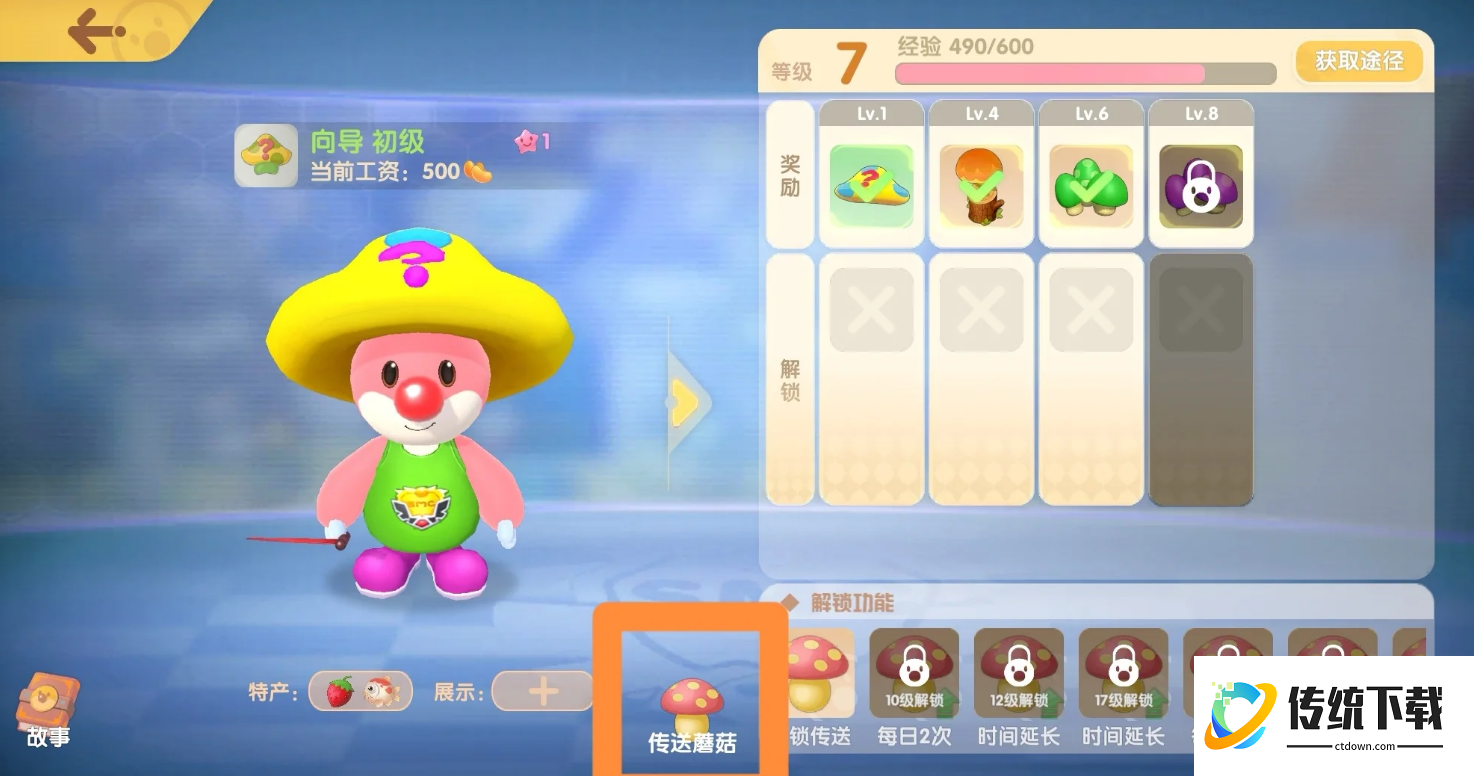Screen dimensions: 1474x776
Task: Click the strawberry specialty icon
Action: pyautogui.click(x=340, y=691)
